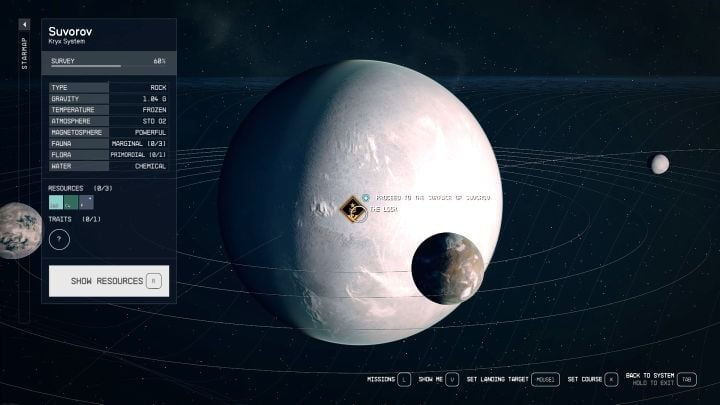Open the unknown trait question mark
720x405 pixels.
tap(59, 239)
